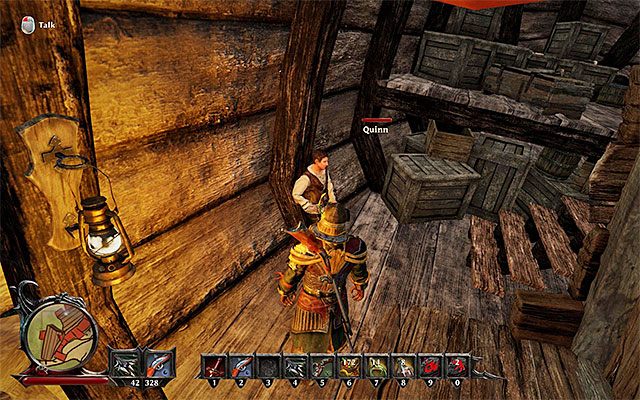Activate the claw skill in hotbar slot 4
640x400 pixels.
pos(295,366)
